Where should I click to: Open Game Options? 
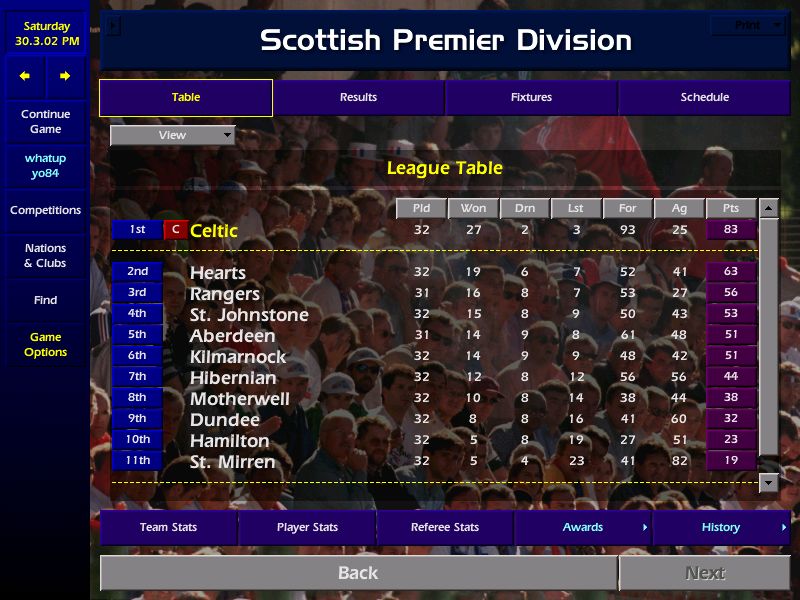tap(45, 345)
